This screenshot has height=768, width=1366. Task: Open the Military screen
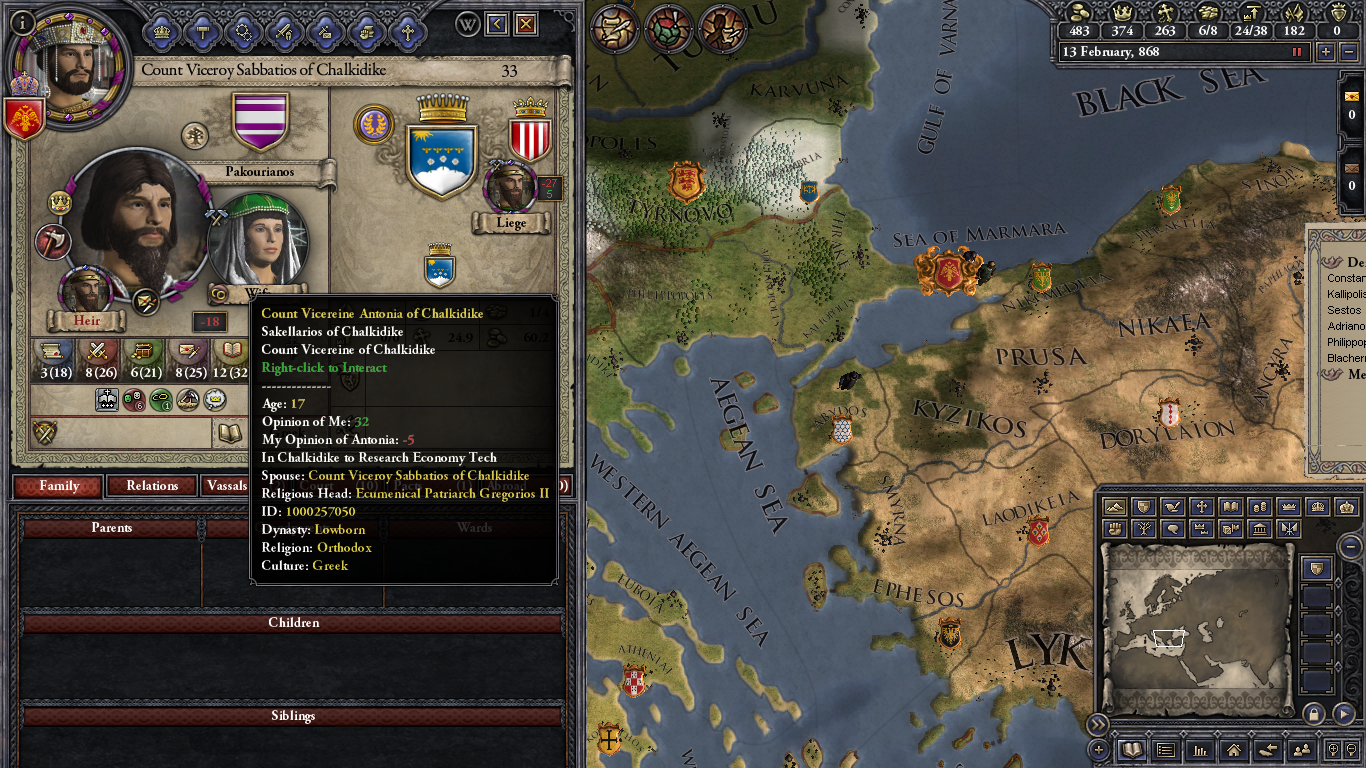(x=283, y=30)
